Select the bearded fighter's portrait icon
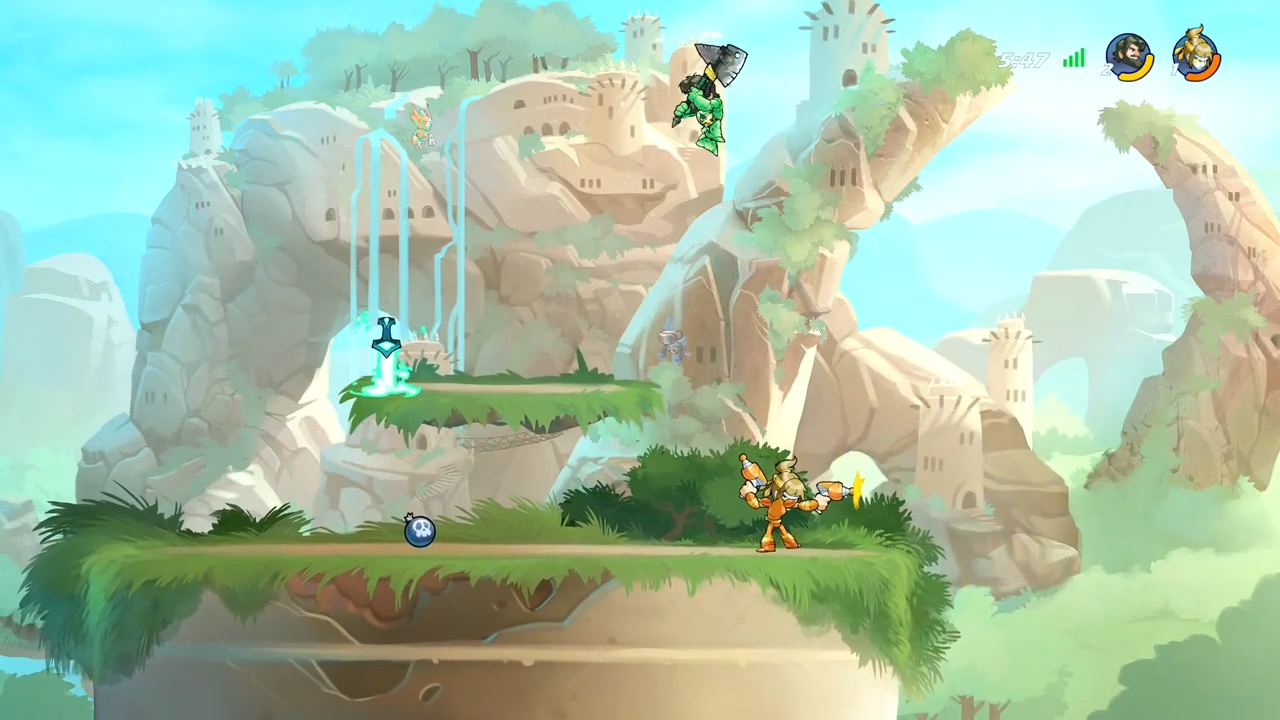 [1128, 52]
